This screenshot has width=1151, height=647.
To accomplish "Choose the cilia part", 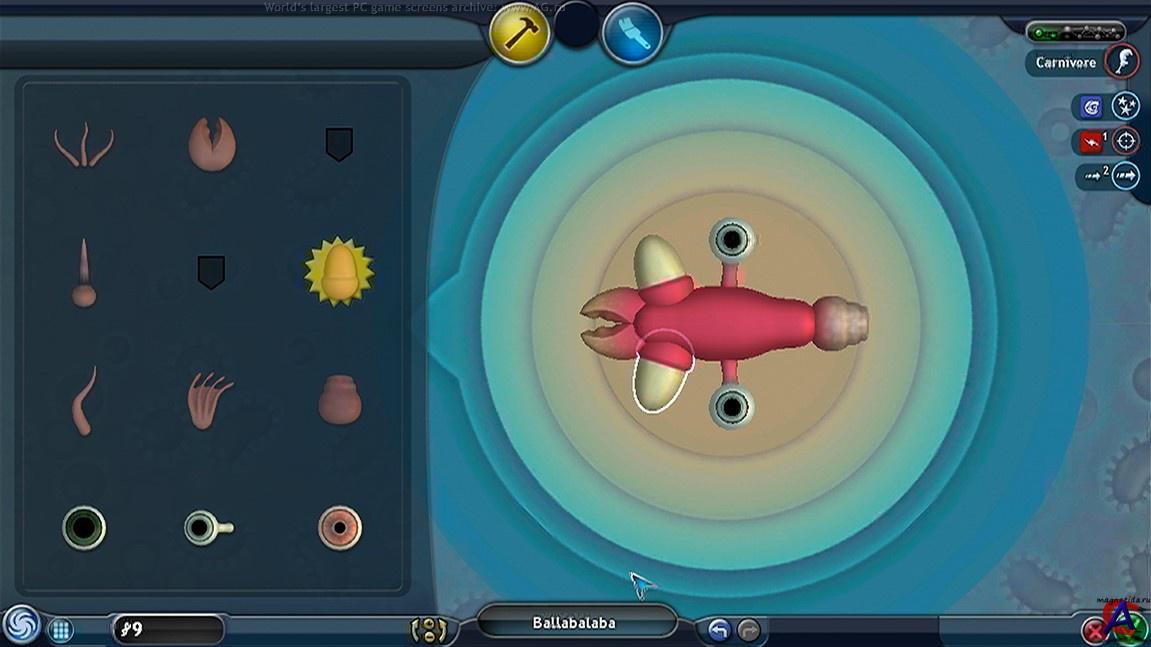I will tap(210, 400).
